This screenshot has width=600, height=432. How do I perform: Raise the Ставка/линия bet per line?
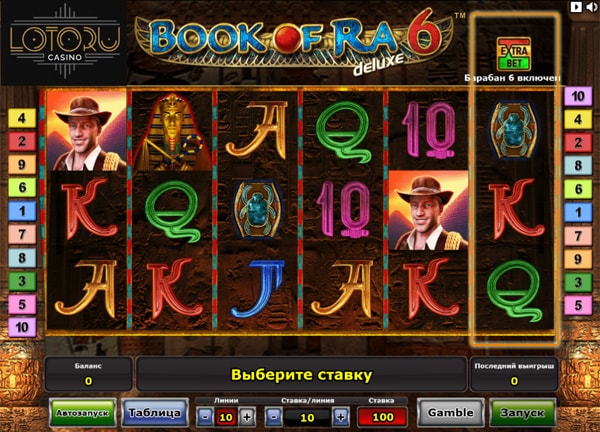point(341,416)
